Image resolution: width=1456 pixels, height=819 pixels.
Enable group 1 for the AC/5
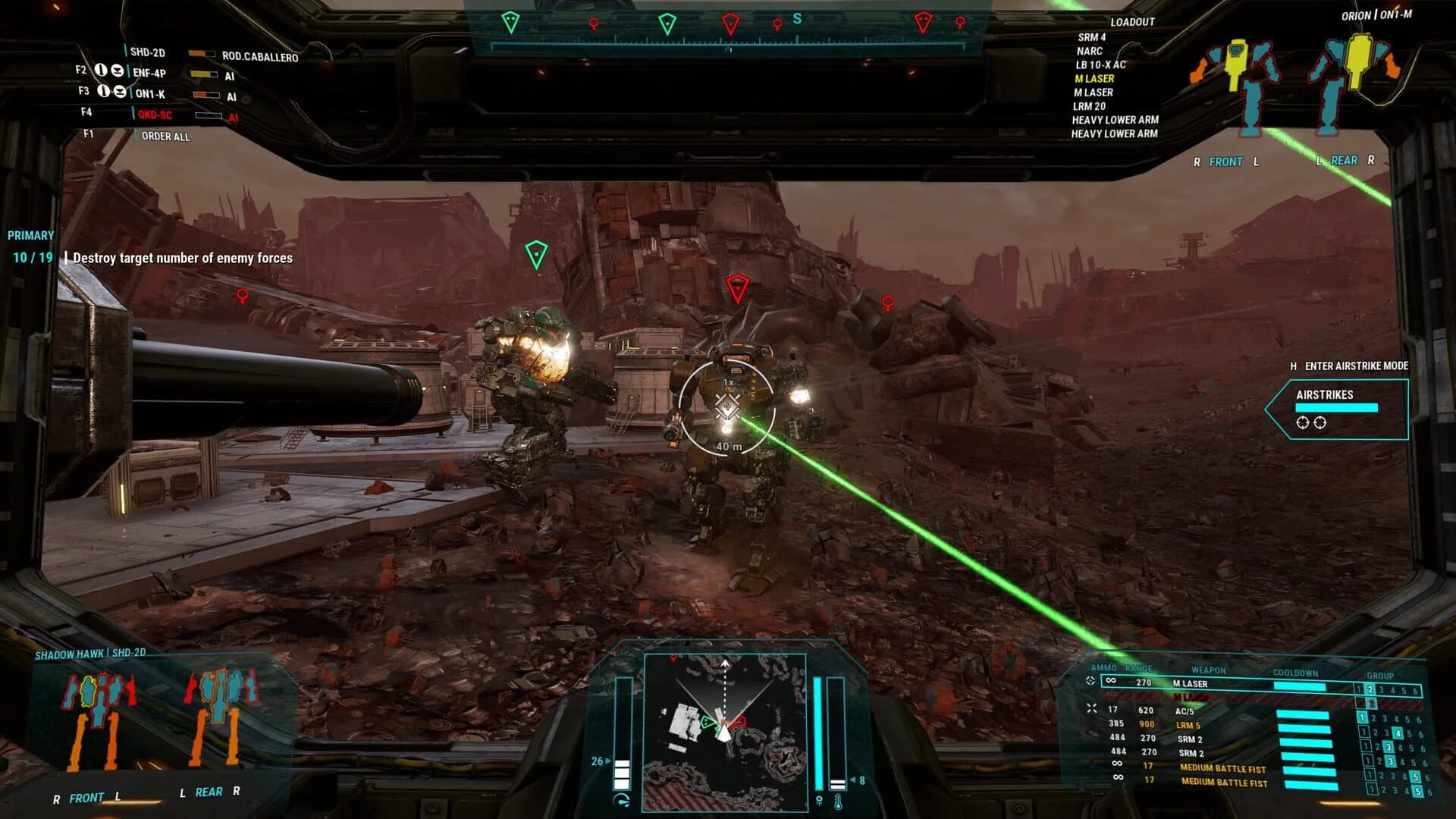pyautogui.click(x=1362, y=718)
